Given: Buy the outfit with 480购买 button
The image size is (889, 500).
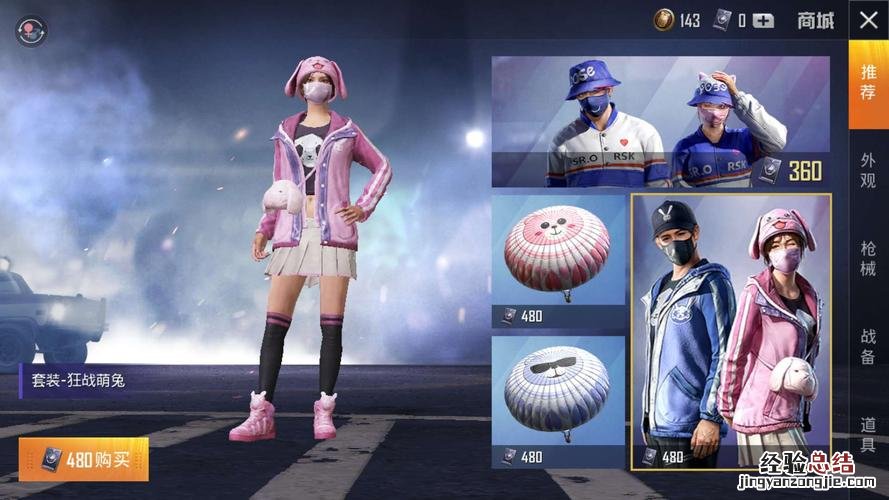Looking at the screenshot, I should (83, 459).
